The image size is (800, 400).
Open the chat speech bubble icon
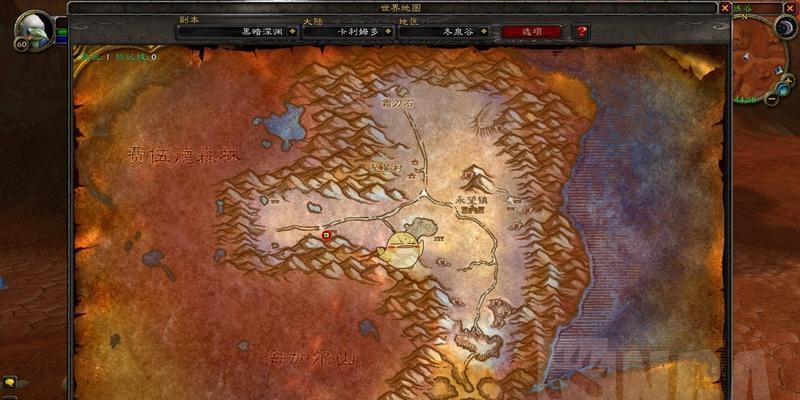[x=10, y=381]
